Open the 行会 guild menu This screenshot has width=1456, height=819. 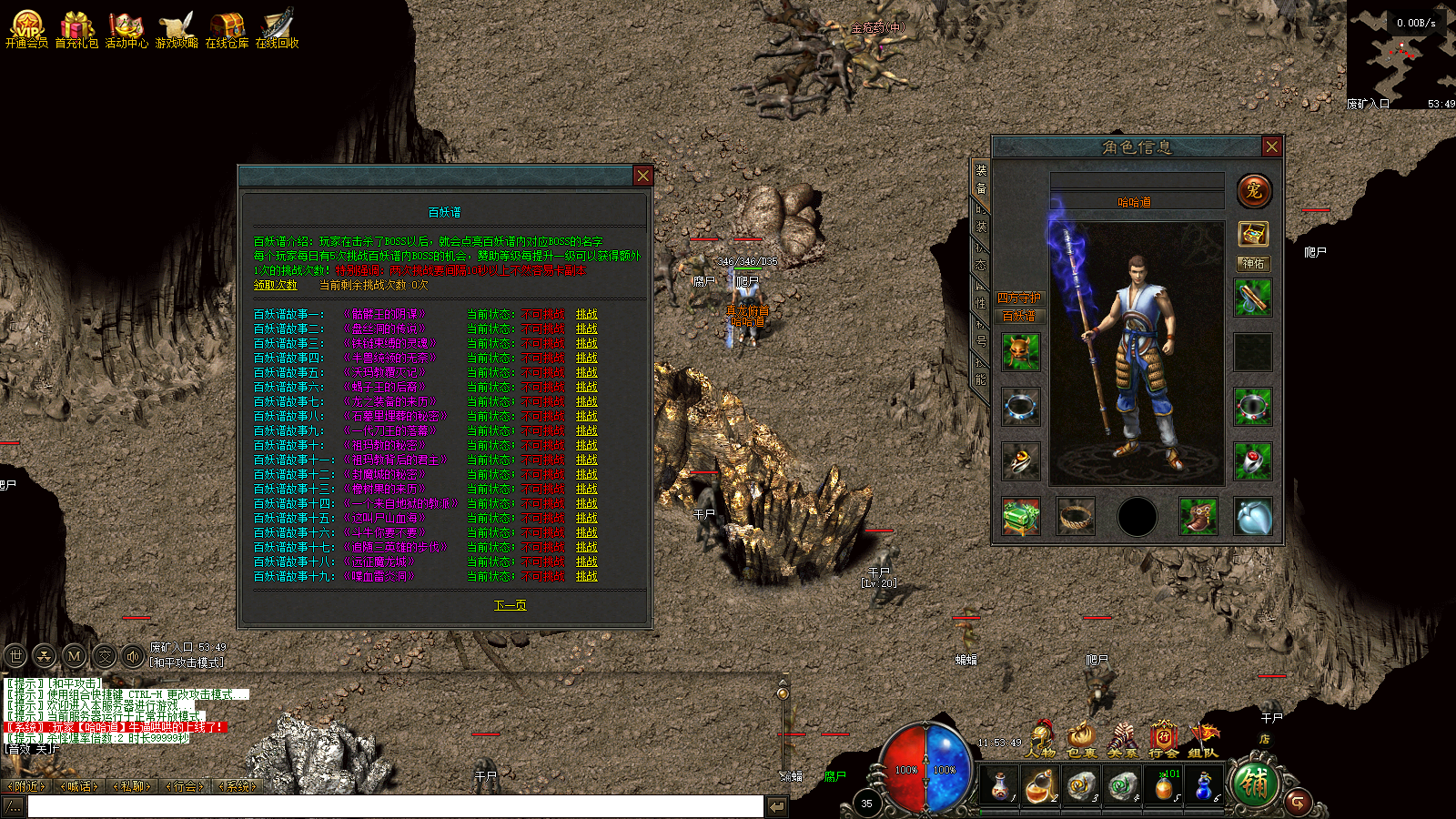pyautogui.click(x=1163, y=740)
